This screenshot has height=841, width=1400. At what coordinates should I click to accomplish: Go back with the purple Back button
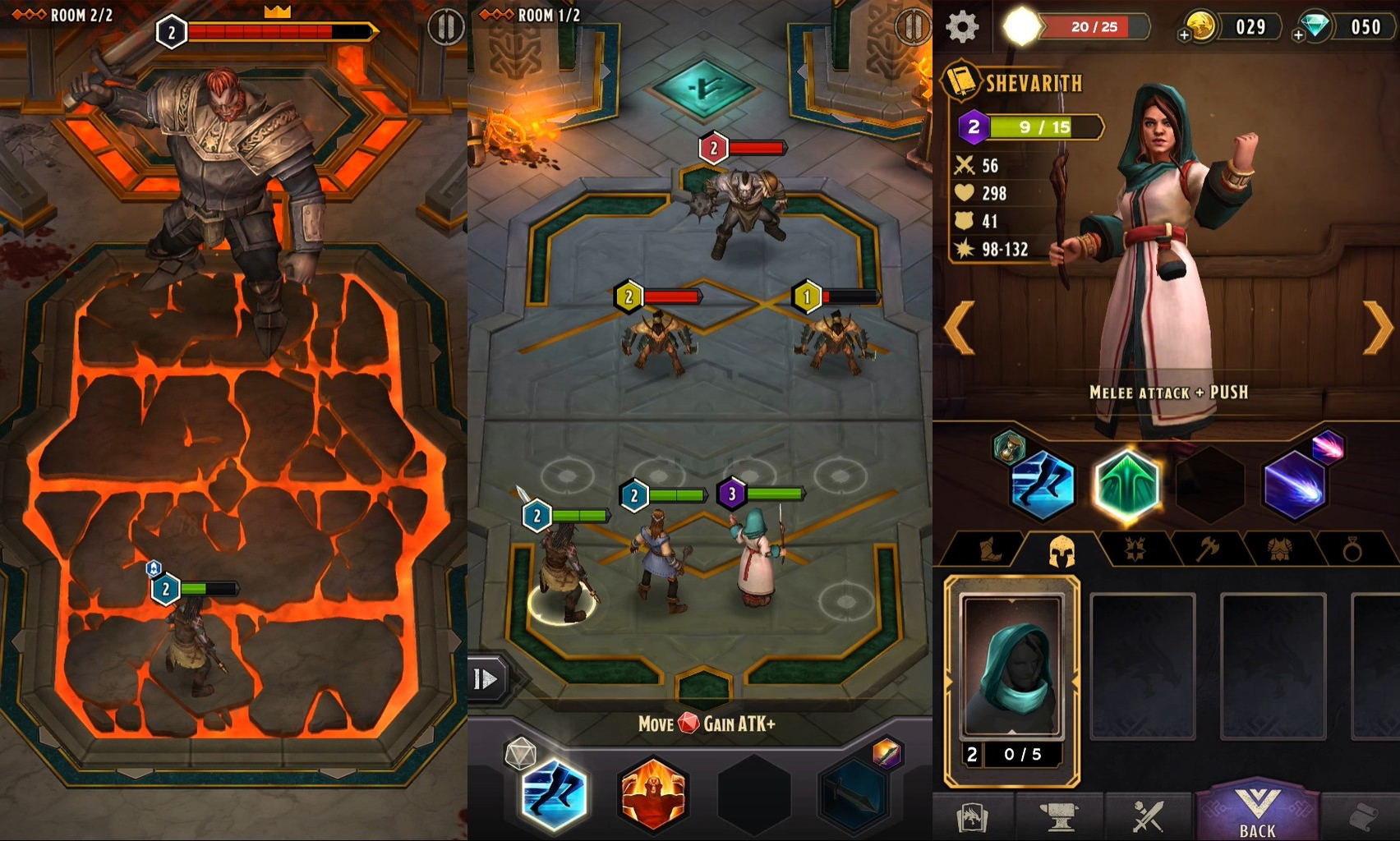click(x=1257, y=813)
